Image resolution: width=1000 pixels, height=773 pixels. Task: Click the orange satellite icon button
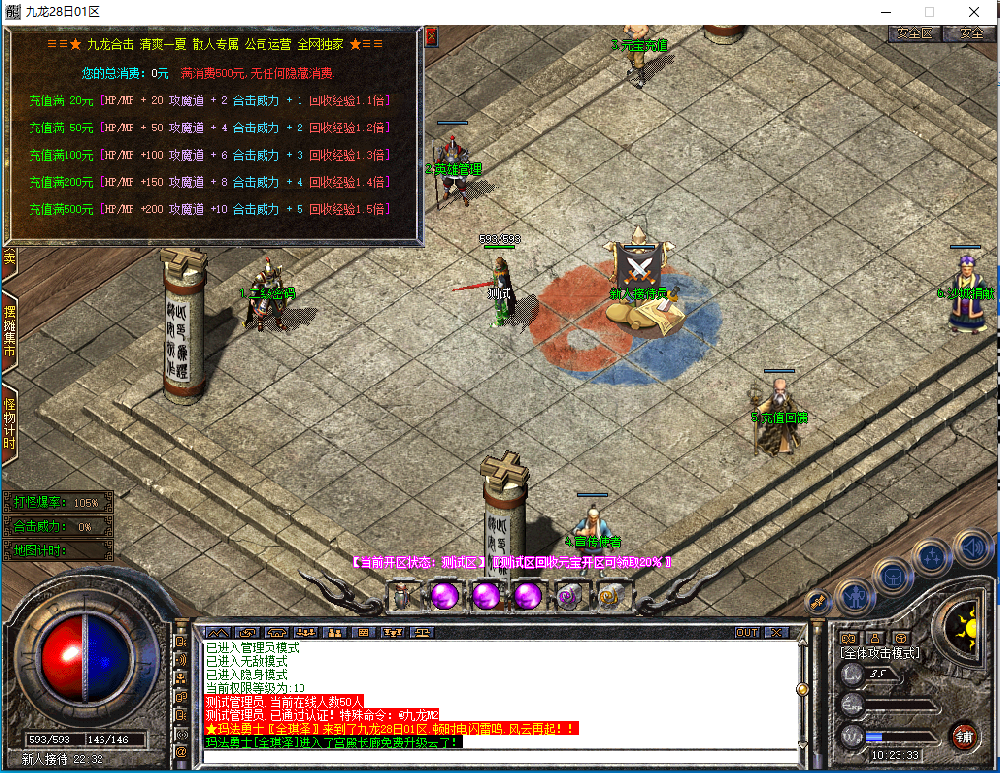pyautogui.click(x=819, y=601)
